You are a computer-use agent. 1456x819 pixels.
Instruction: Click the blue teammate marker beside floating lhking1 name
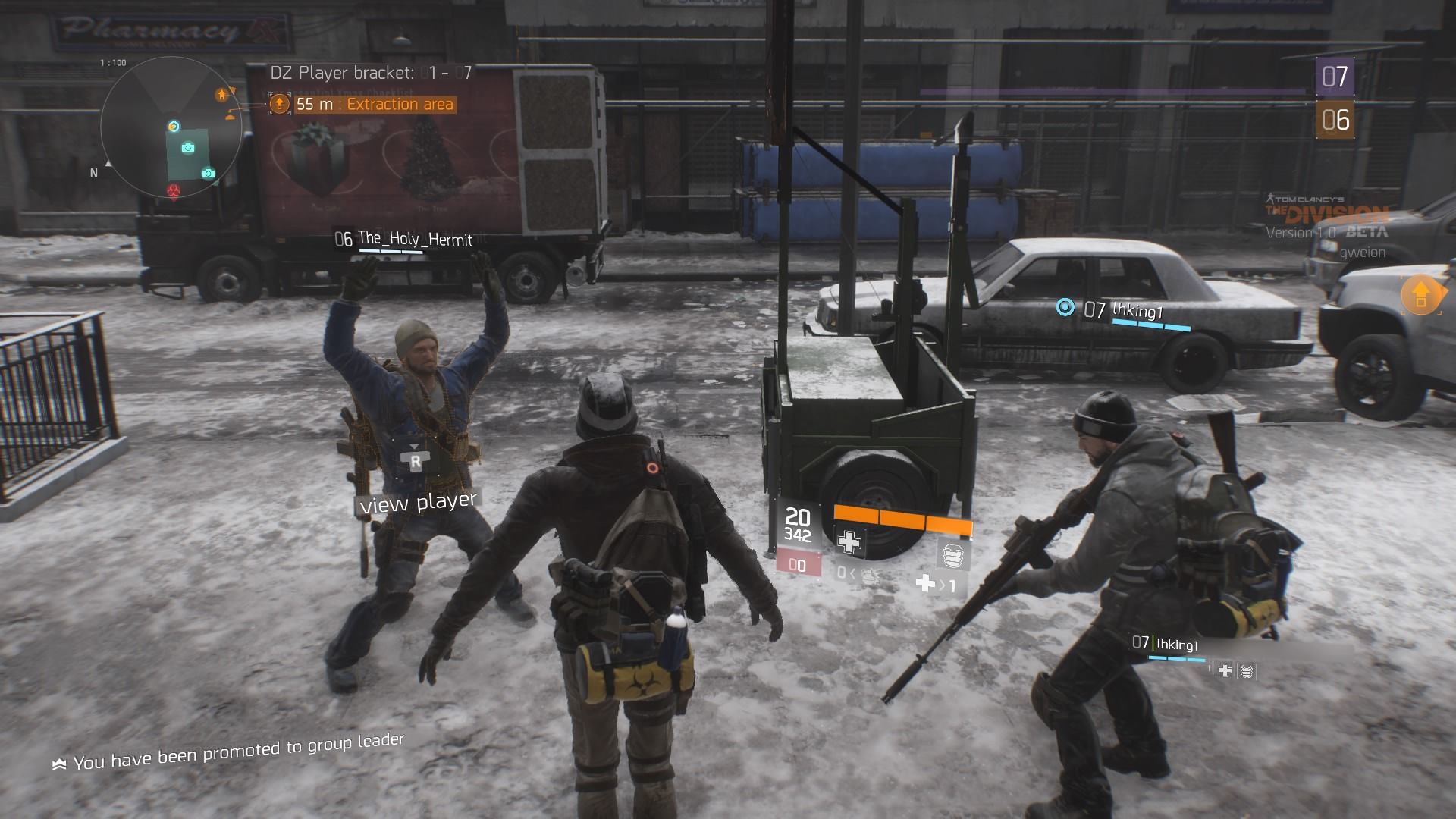tap(1065, 307)
